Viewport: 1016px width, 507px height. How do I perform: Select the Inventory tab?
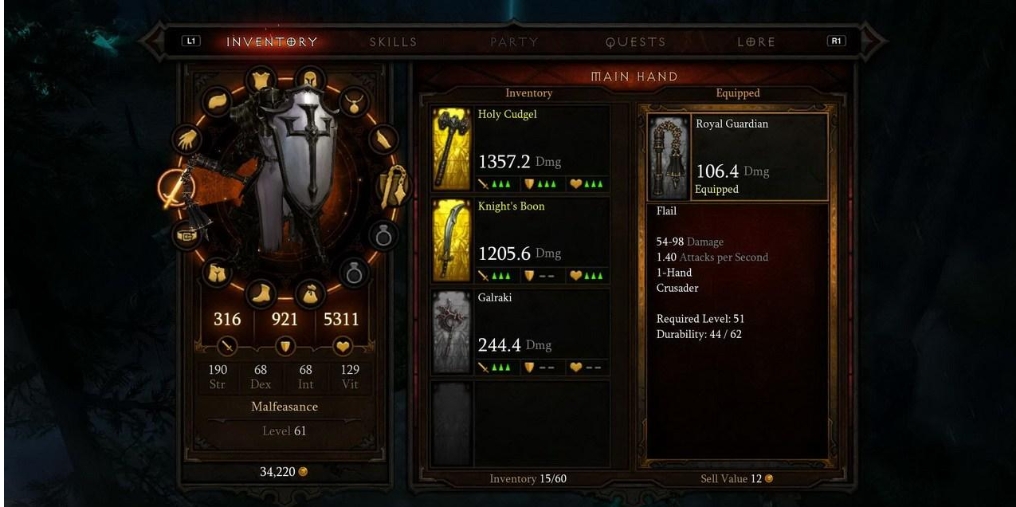(271, 42)
